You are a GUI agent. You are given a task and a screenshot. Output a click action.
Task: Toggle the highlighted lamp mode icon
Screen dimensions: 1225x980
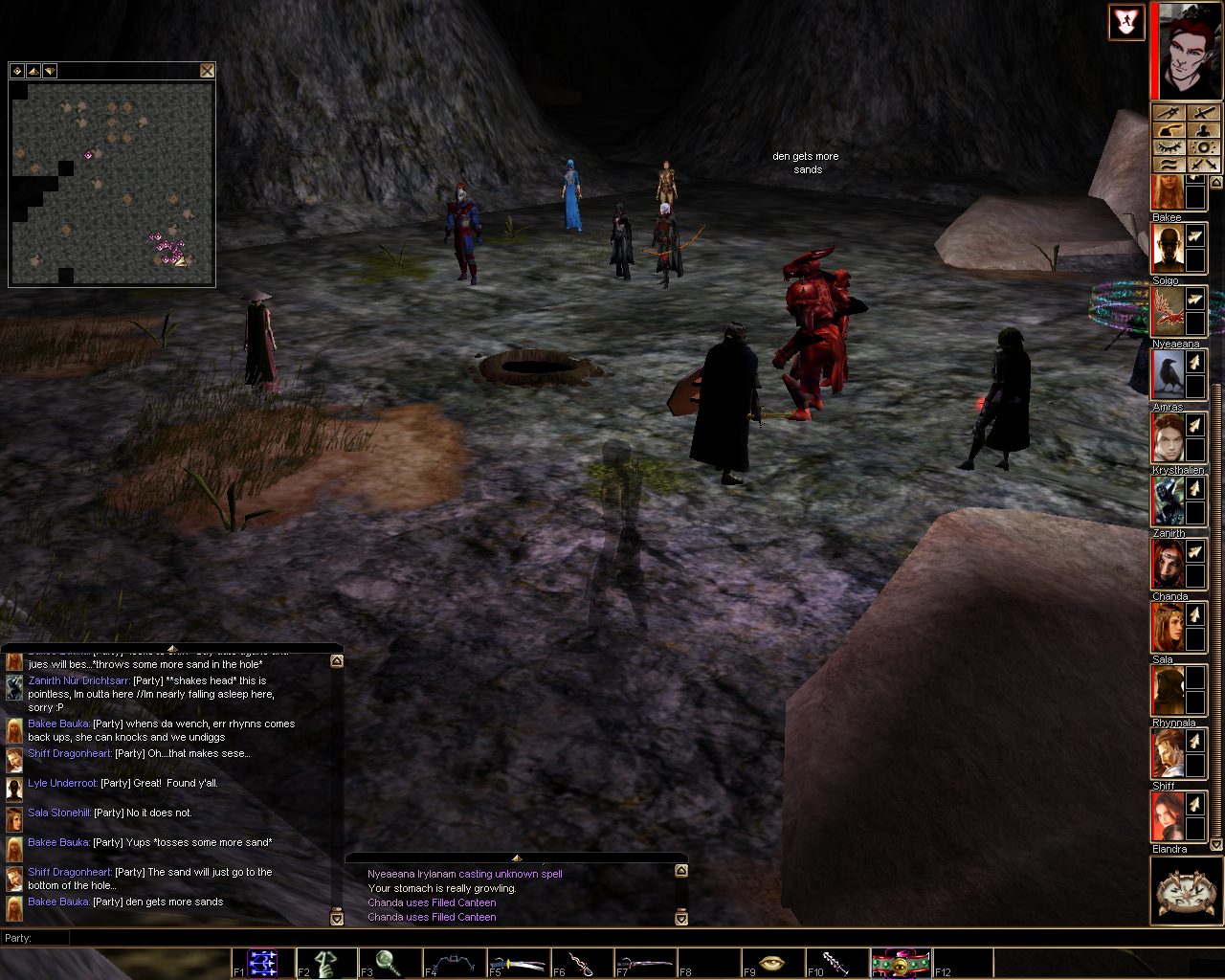pyautogui.click(x=1170, y=130)
